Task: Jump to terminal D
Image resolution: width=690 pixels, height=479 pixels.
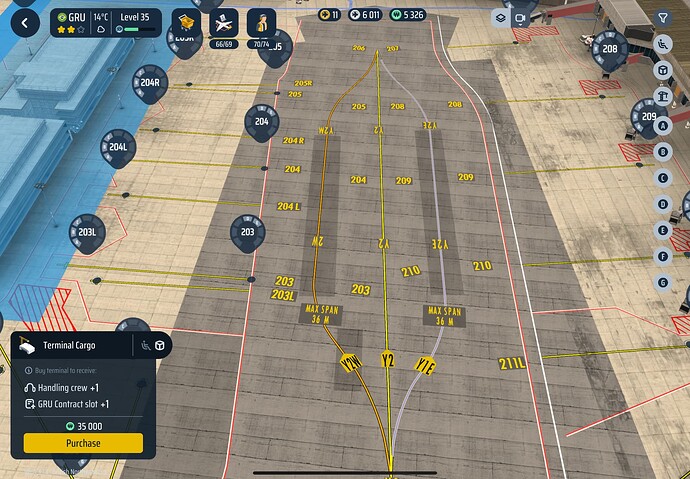Action: pos(662,204)
